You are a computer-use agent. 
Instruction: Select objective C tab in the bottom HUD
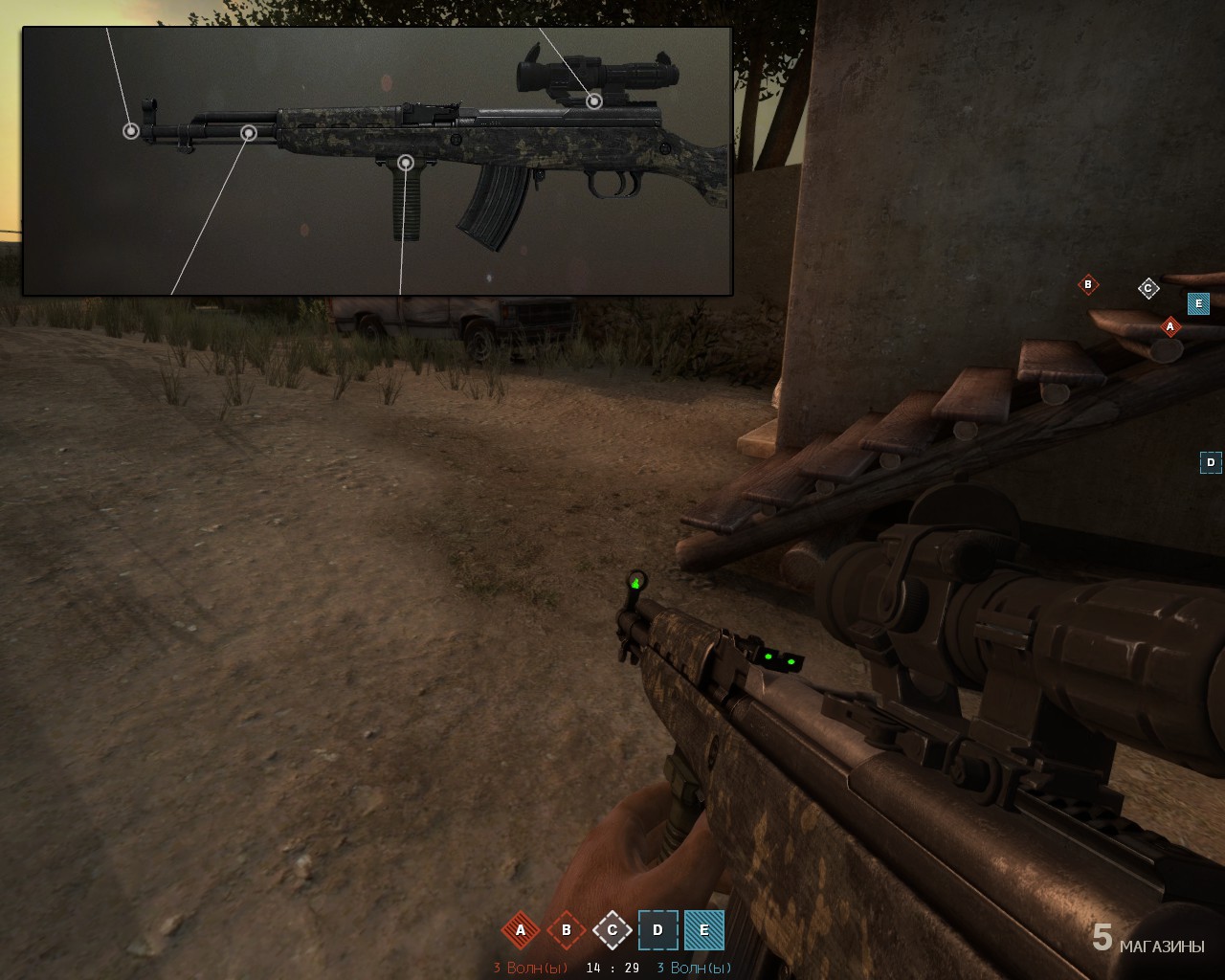pyautogui.click(x=612, y=929)
